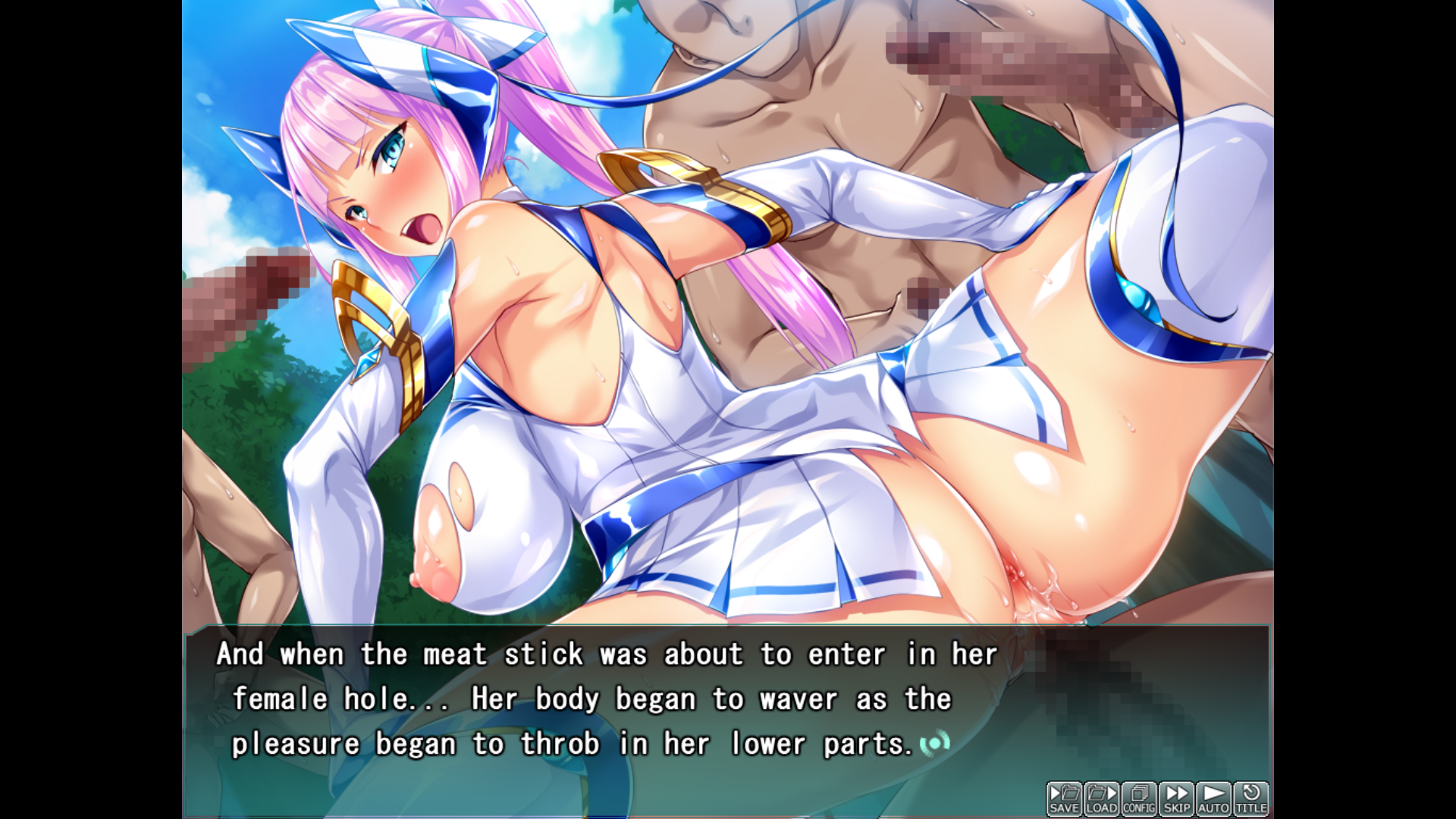Return to the TITLE screen
This screenshot has width=1456, height=819.
coord(1250,799)
